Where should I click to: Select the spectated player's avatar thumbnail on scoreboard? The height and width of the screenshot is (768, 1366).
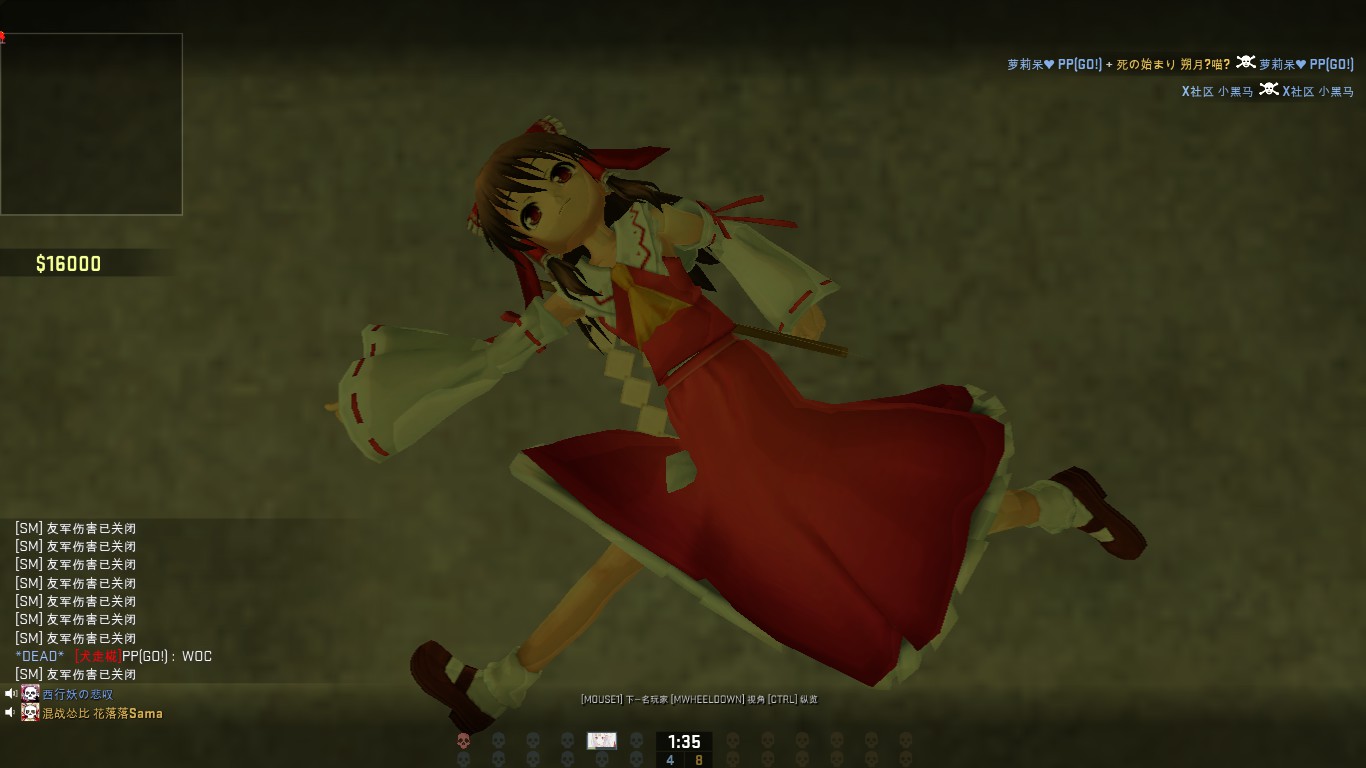[x=602, y=742]
